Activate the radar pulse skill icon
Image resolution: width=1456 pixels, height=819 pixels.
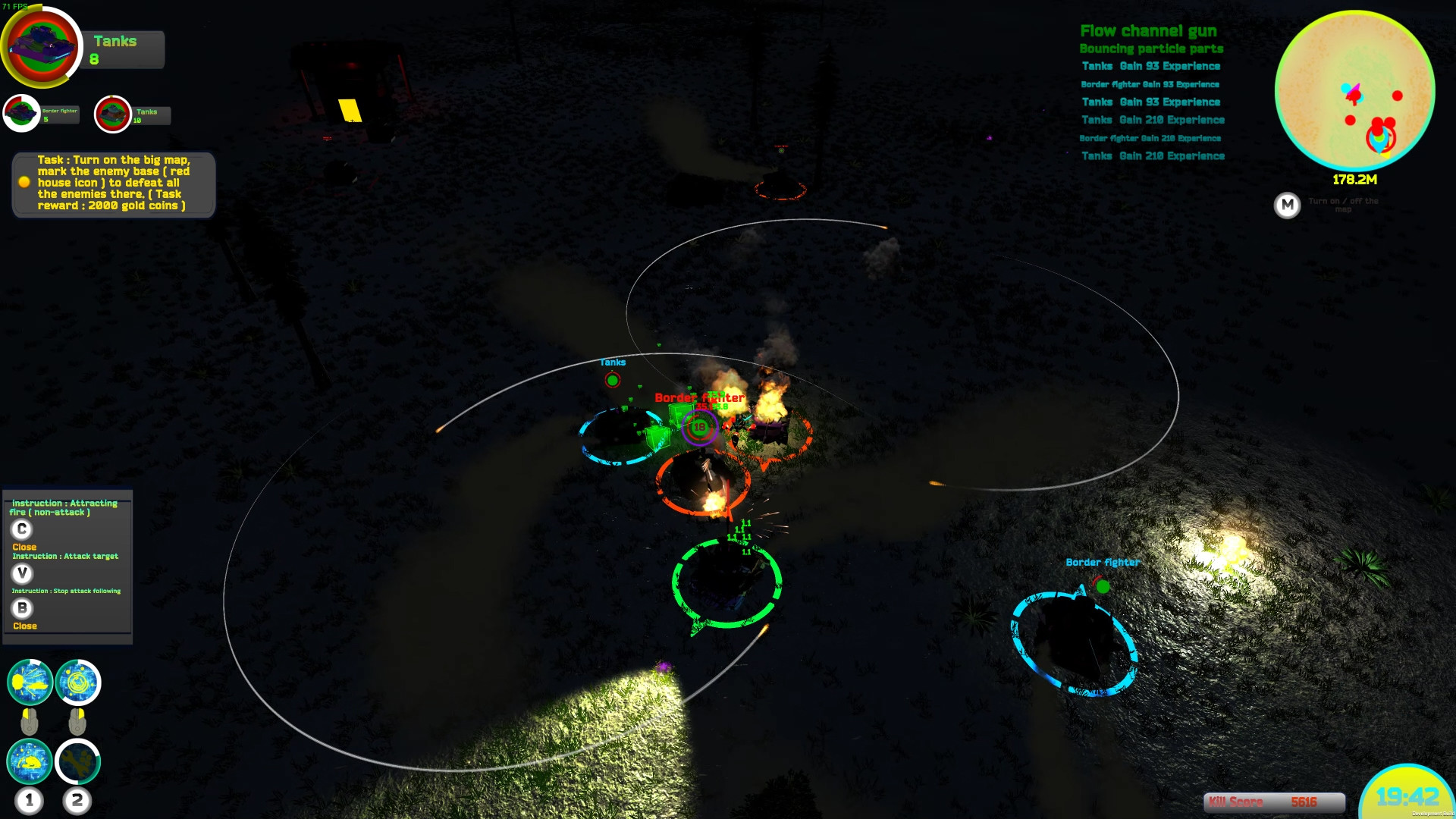[x=78, y=682]
